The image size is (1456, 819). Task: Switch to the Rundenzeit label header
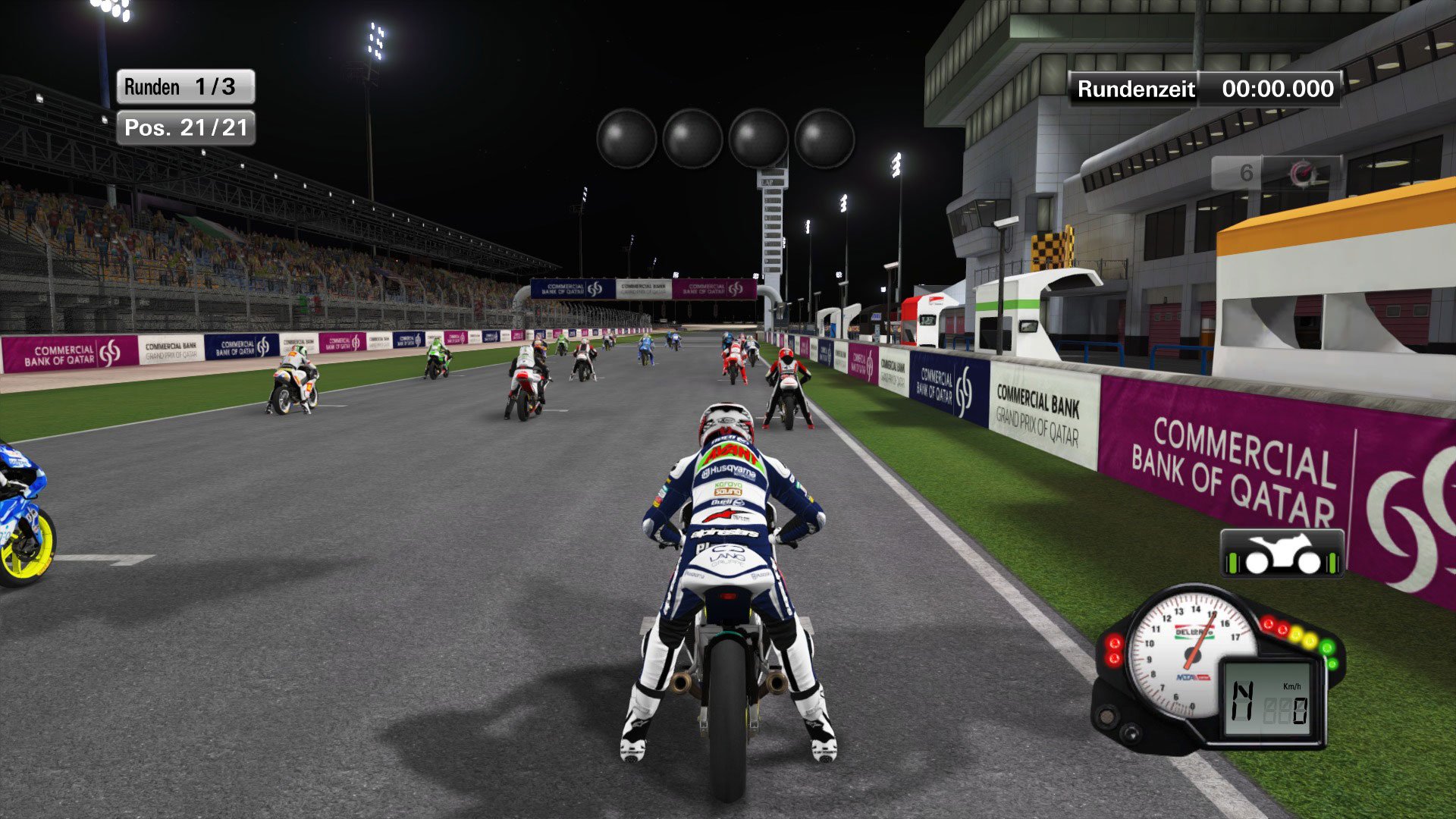(x=1135, y=88)
